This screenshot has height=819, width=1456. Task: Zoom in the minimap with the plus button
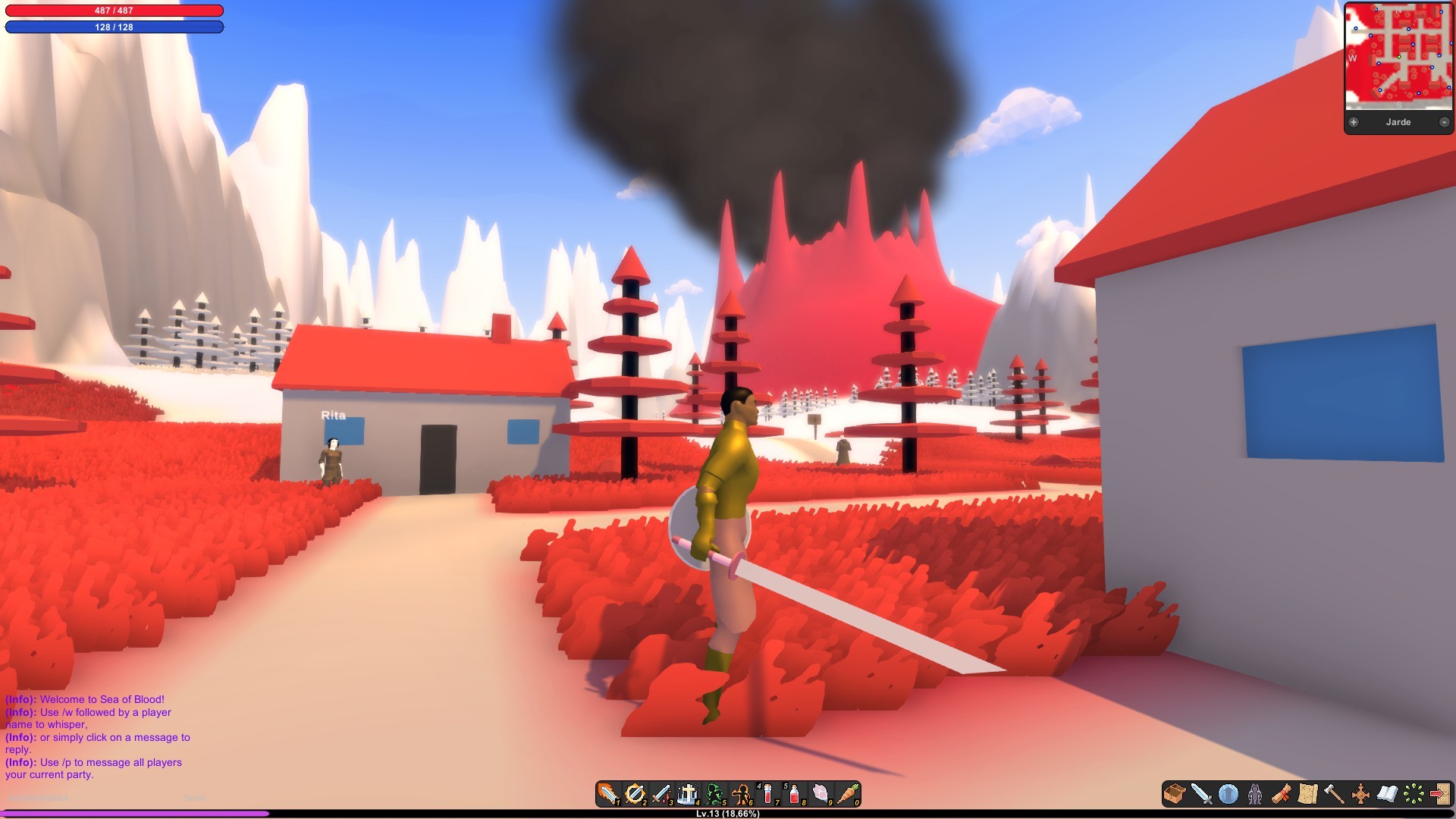[x=1354, y=121]
